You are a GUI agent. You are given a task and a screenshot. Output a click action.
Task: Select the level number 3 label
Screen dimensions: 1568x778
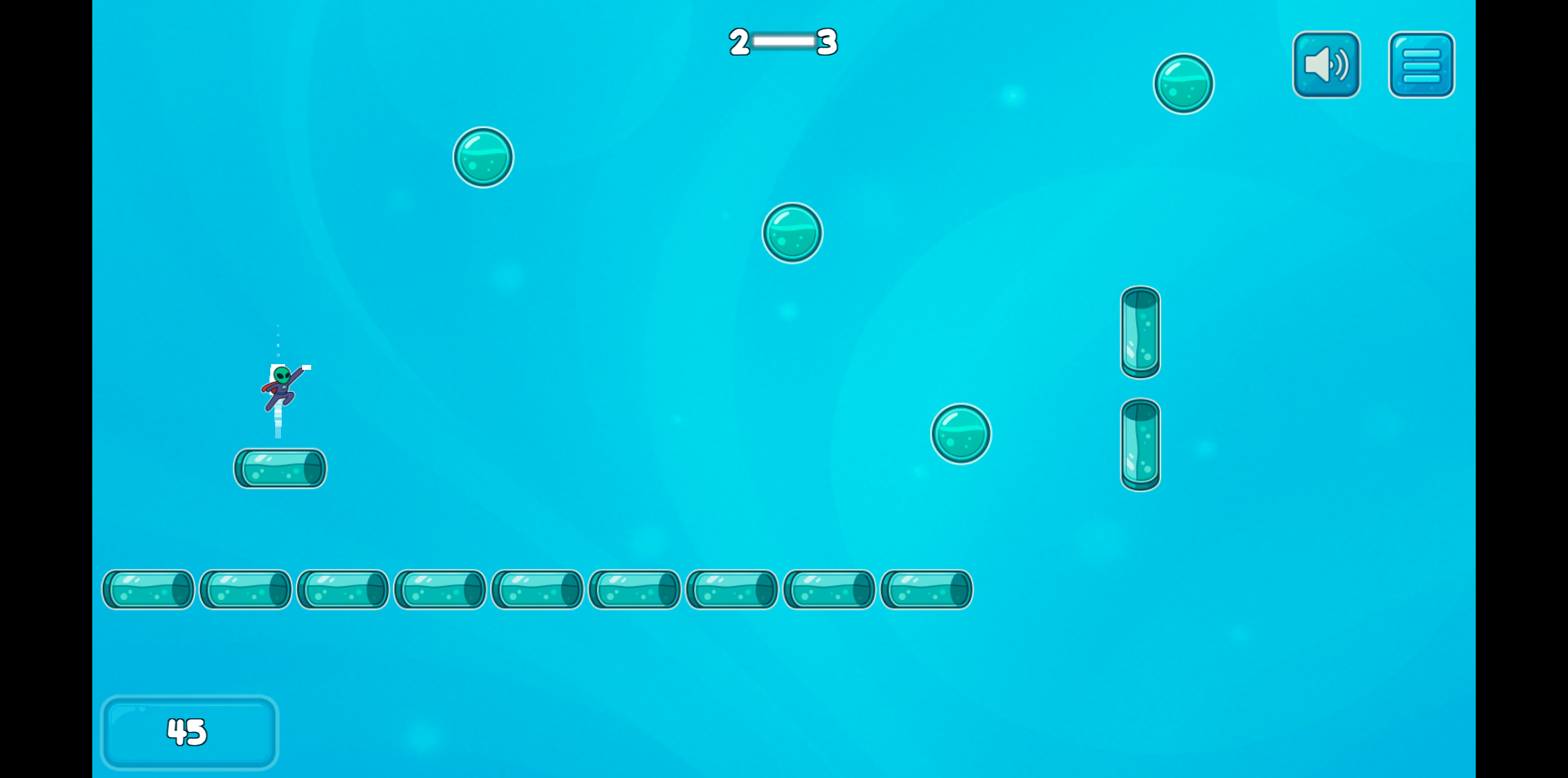click(x=827, y=43)
